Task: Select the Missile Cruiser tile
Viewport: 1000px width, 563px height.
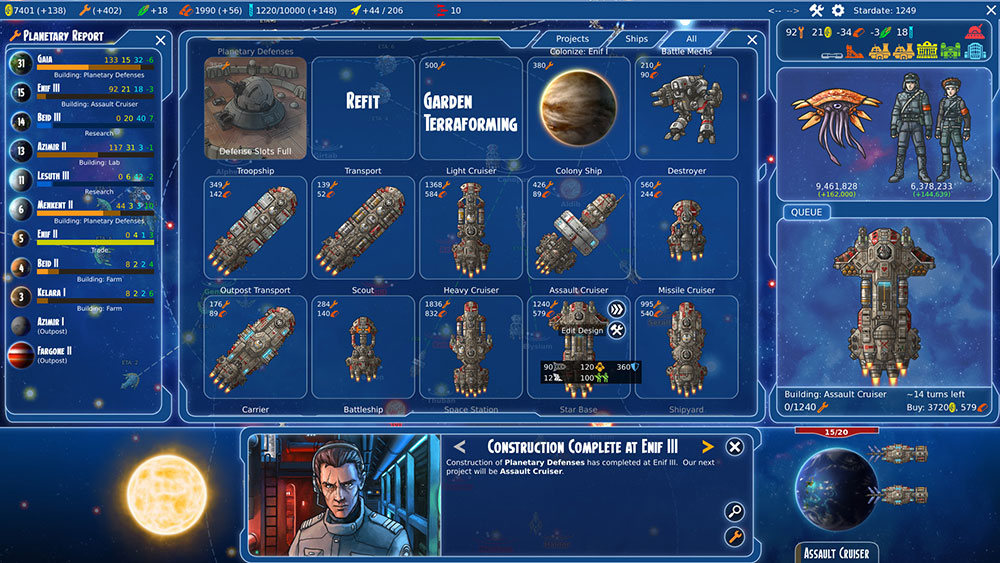Action: tap(687, 347)
